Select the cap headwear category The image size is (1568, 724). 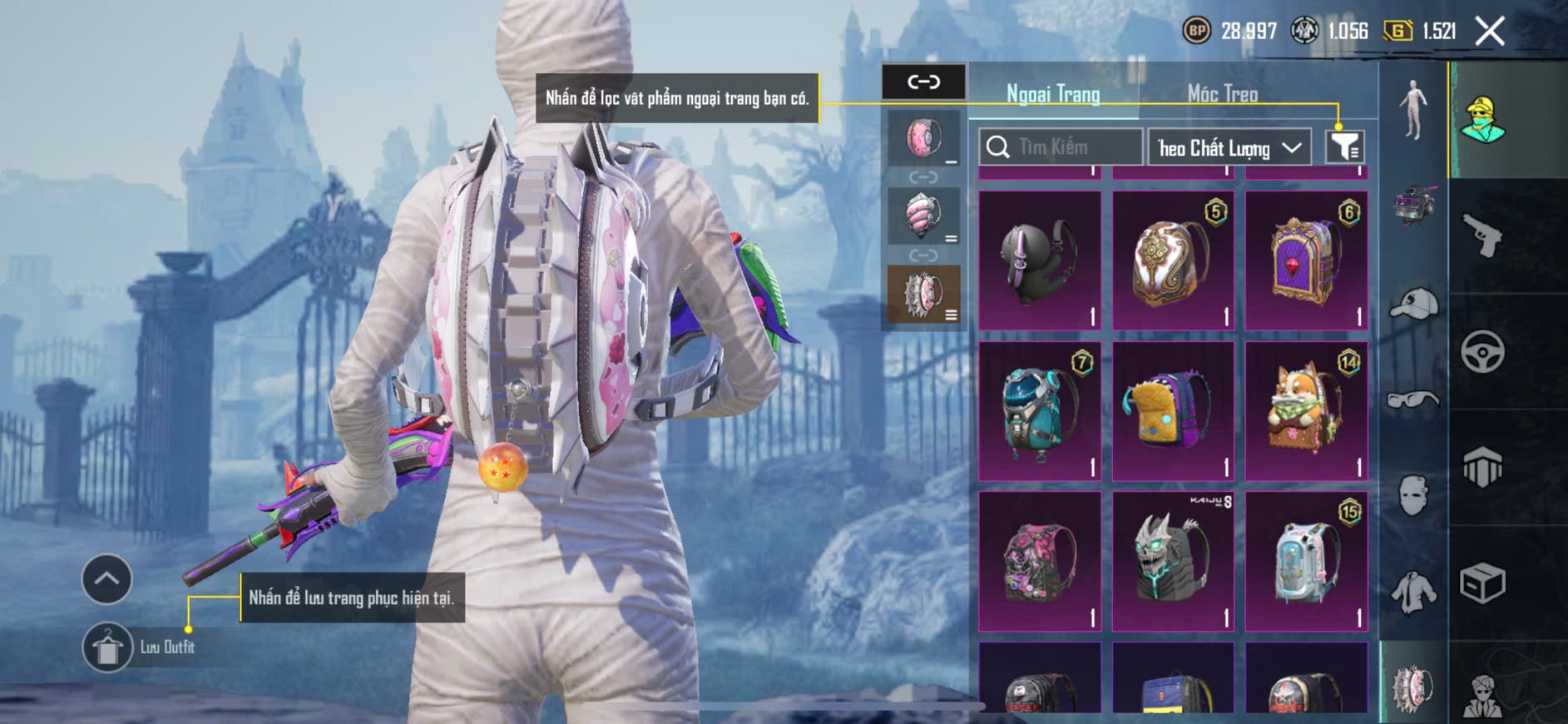1413,304
